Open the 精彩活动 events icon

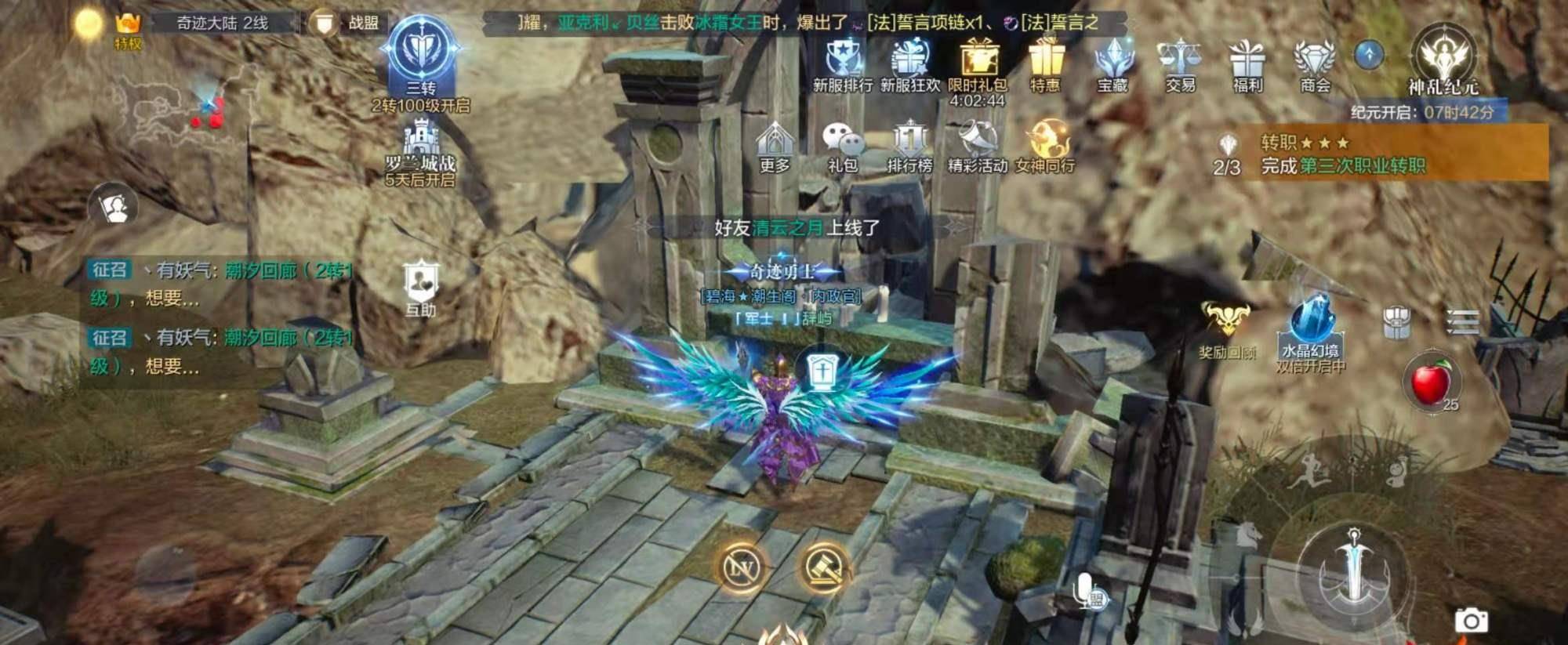978,145
